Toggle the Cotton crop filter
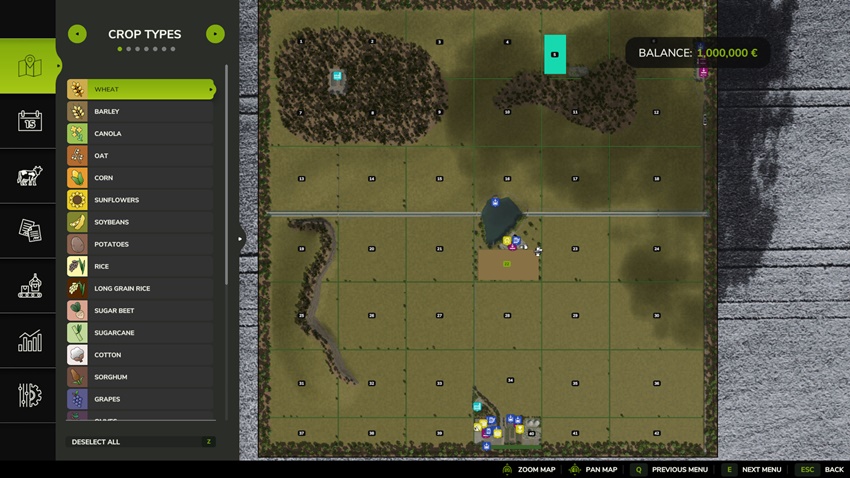Screen dimensions: 850x478 pos(140,355)
